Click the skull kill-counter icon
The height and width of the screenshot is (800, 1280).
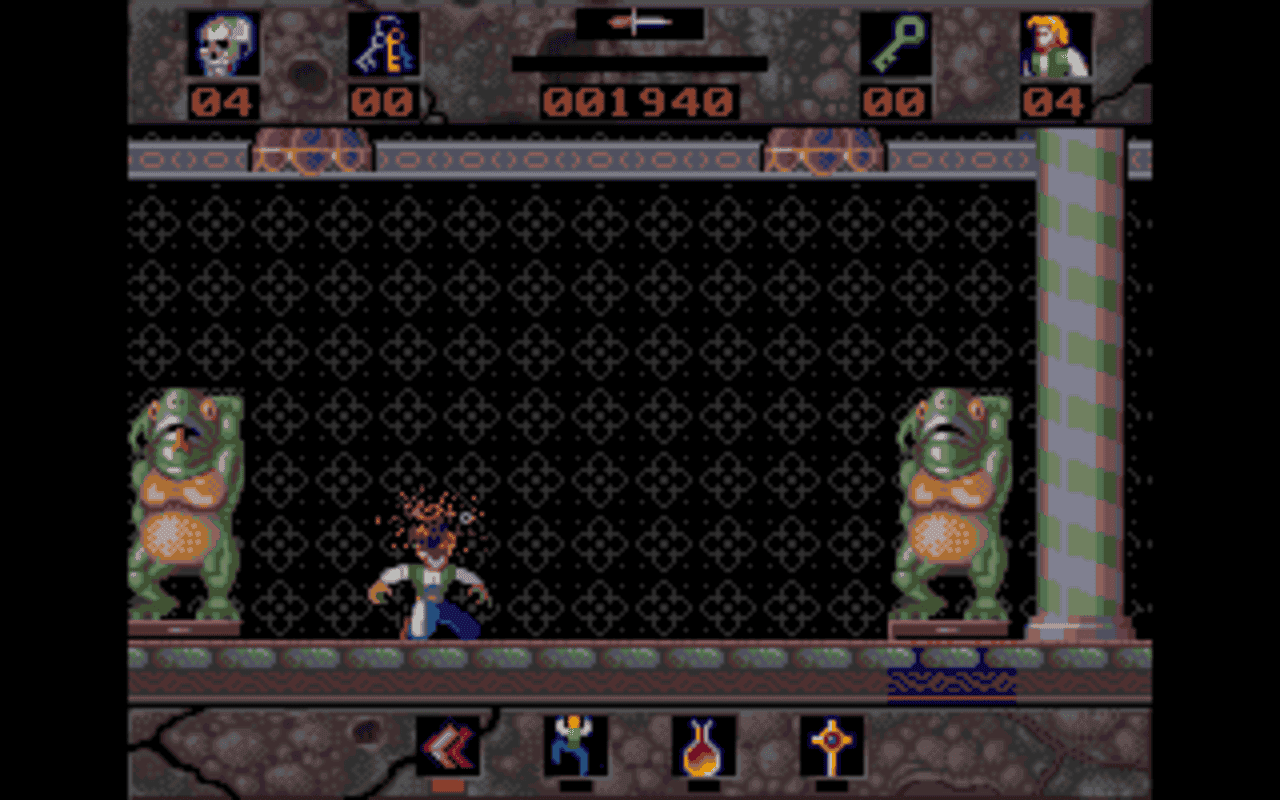coord(222,44)
